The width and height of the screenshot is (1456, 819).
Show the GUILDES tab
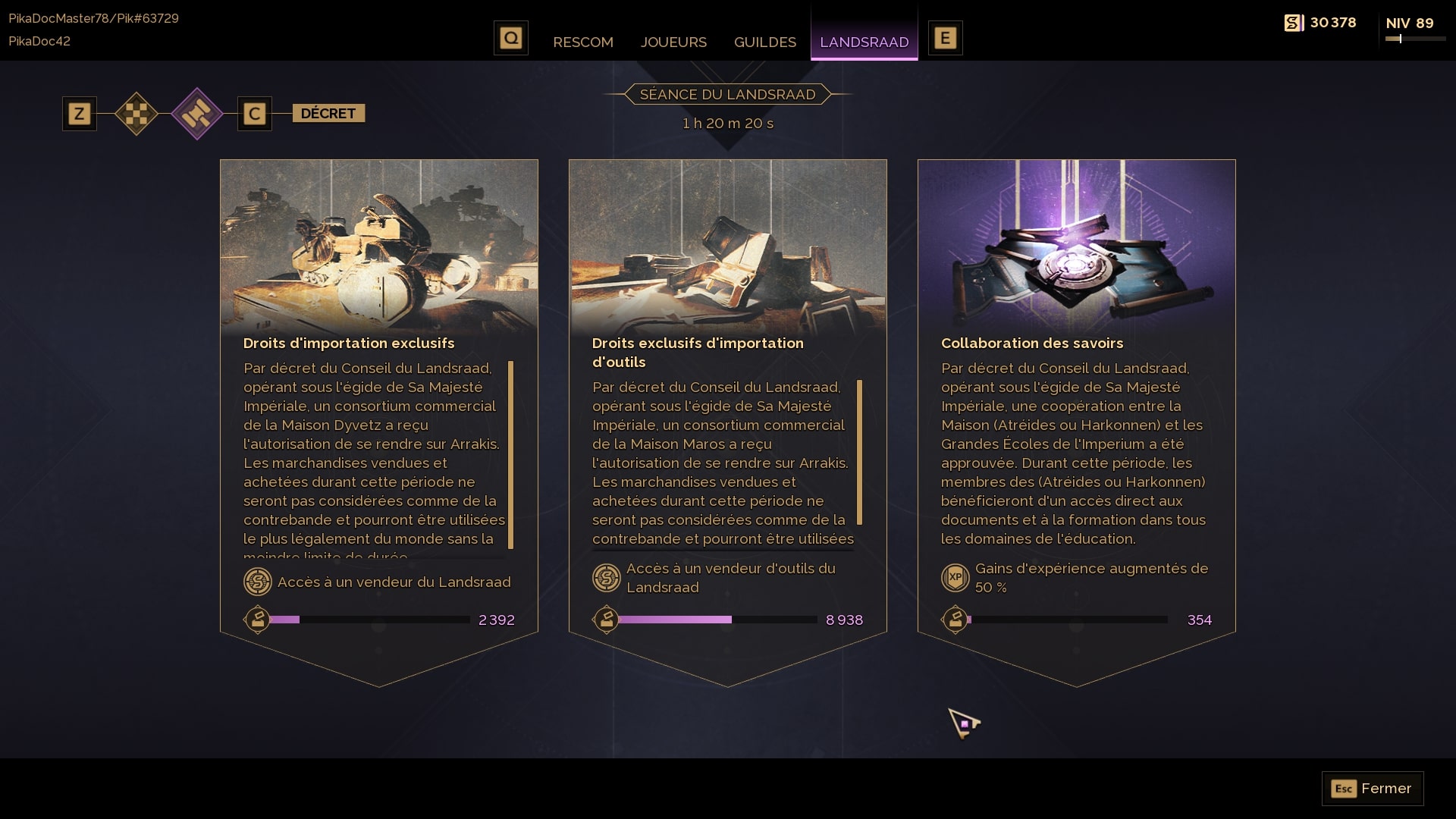click(x=764, y=42)
